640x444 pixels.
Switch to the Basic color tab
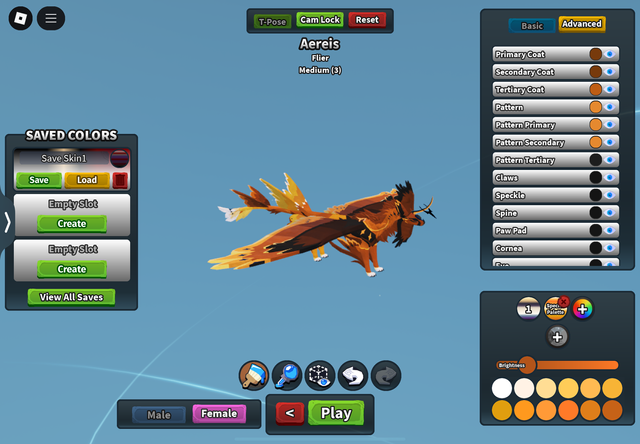click(x=532, y=24)
